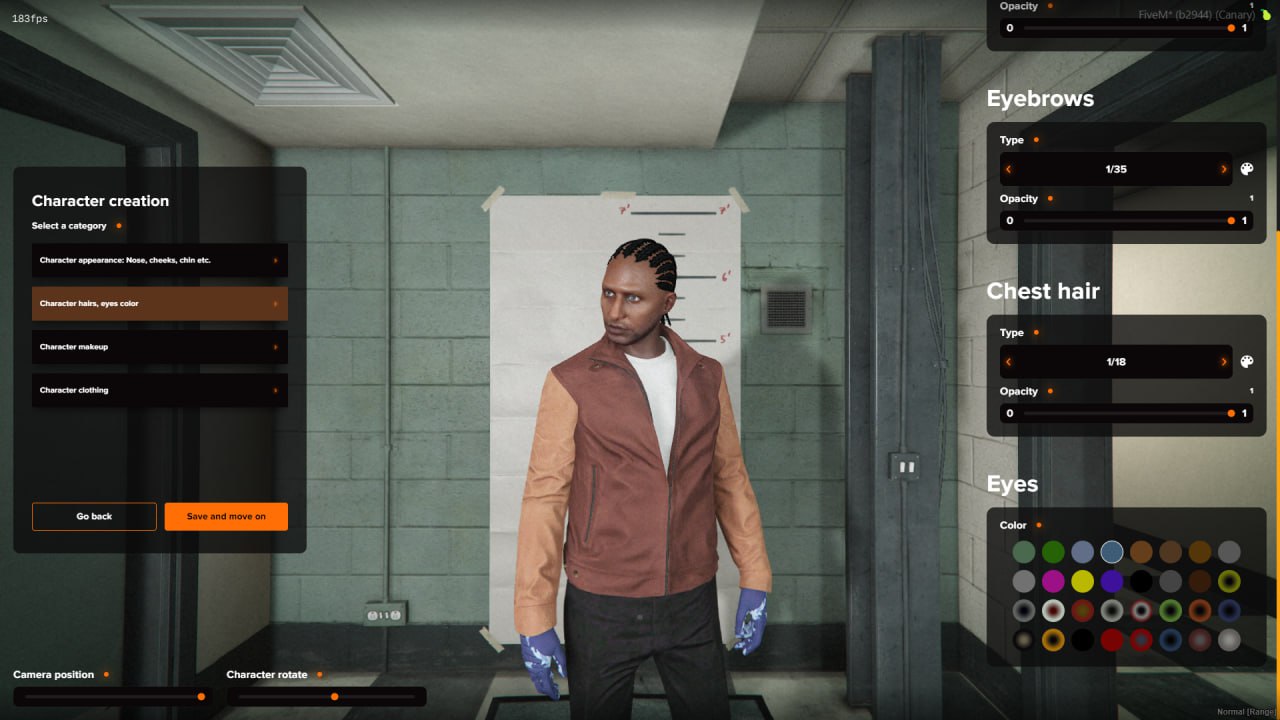Select the green eye color swatch
The image size is (1280, 720).
point(1053,551)
